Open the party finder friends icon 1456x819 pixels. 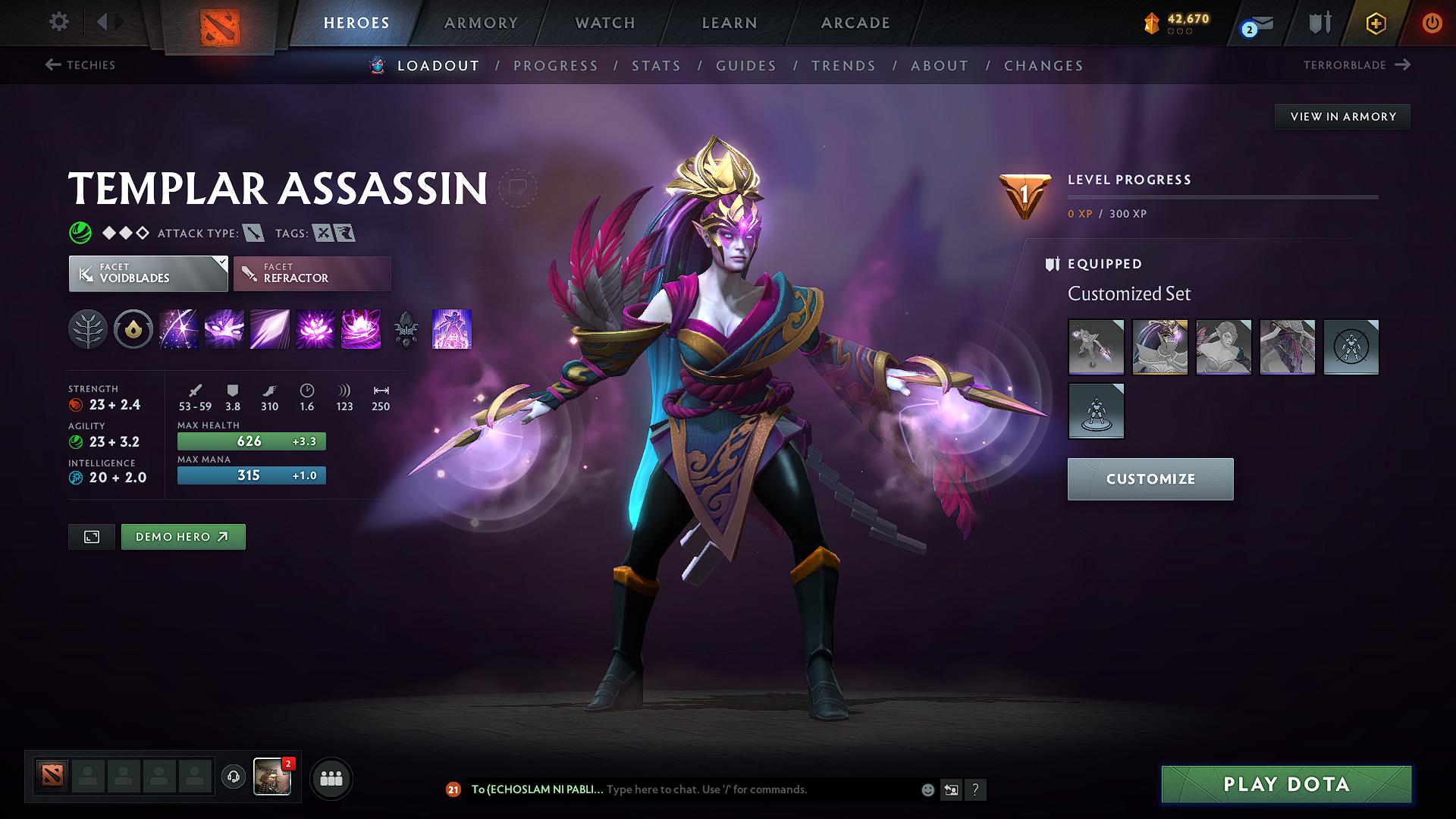pyautogui.click(x=331, y=777)
